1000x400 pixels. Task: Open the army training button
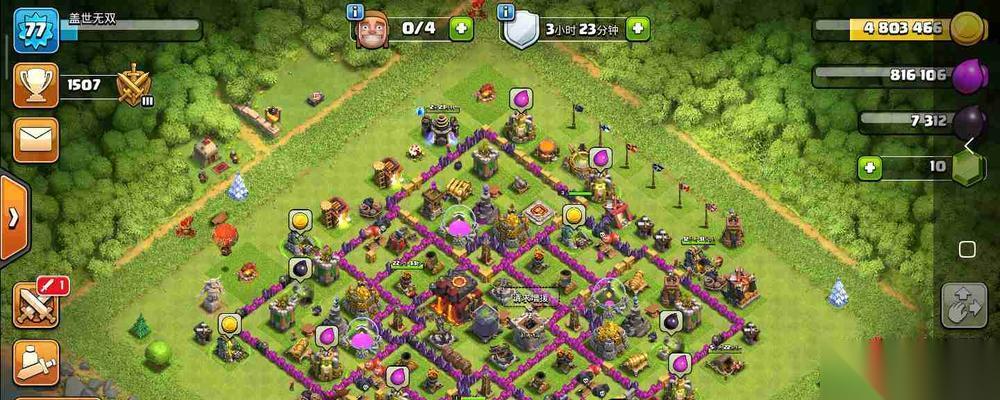tap(36, 362)
